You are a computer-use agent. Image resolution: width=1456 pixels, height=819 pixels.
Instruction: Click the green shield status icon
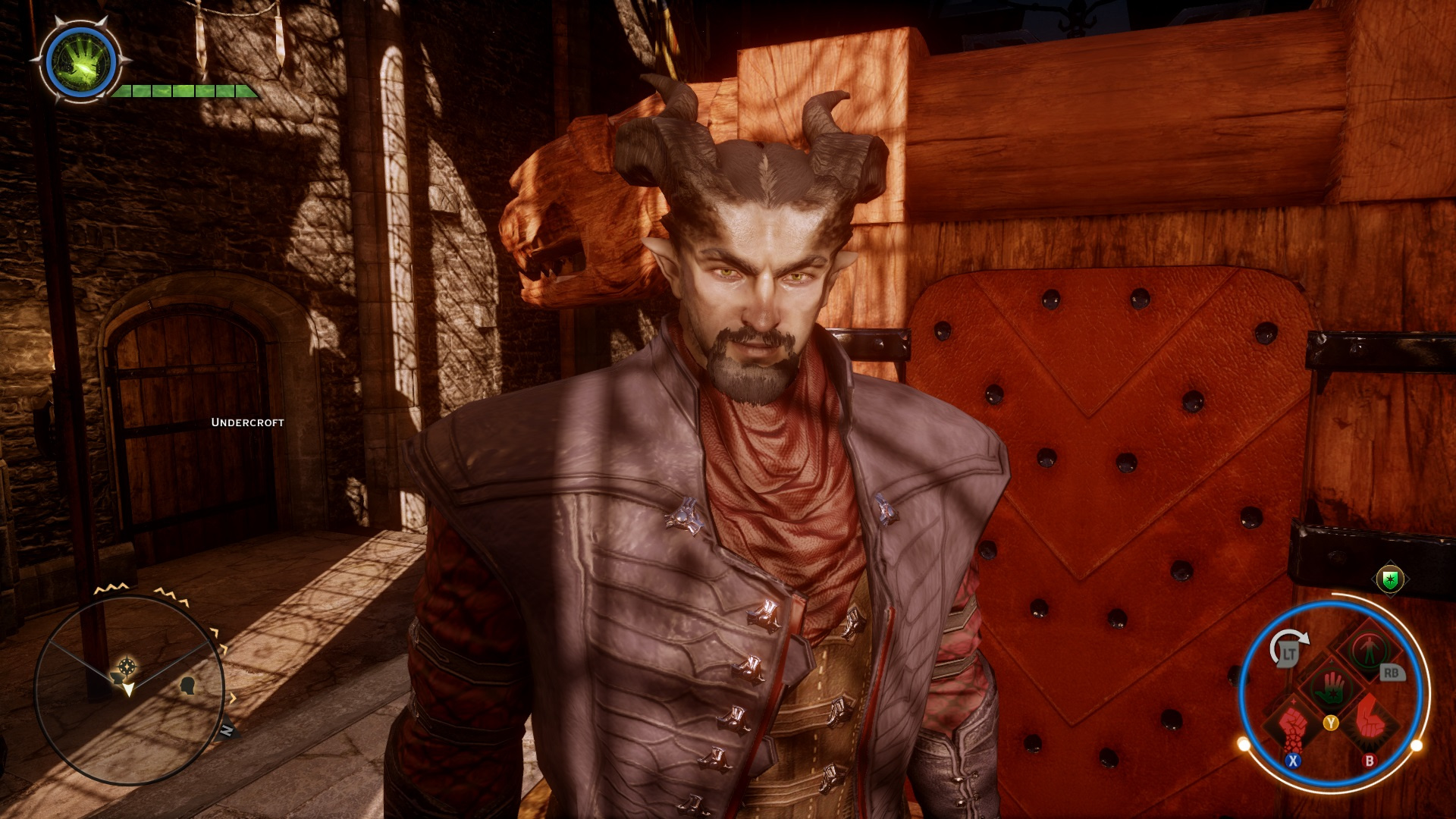[1390, 580]
